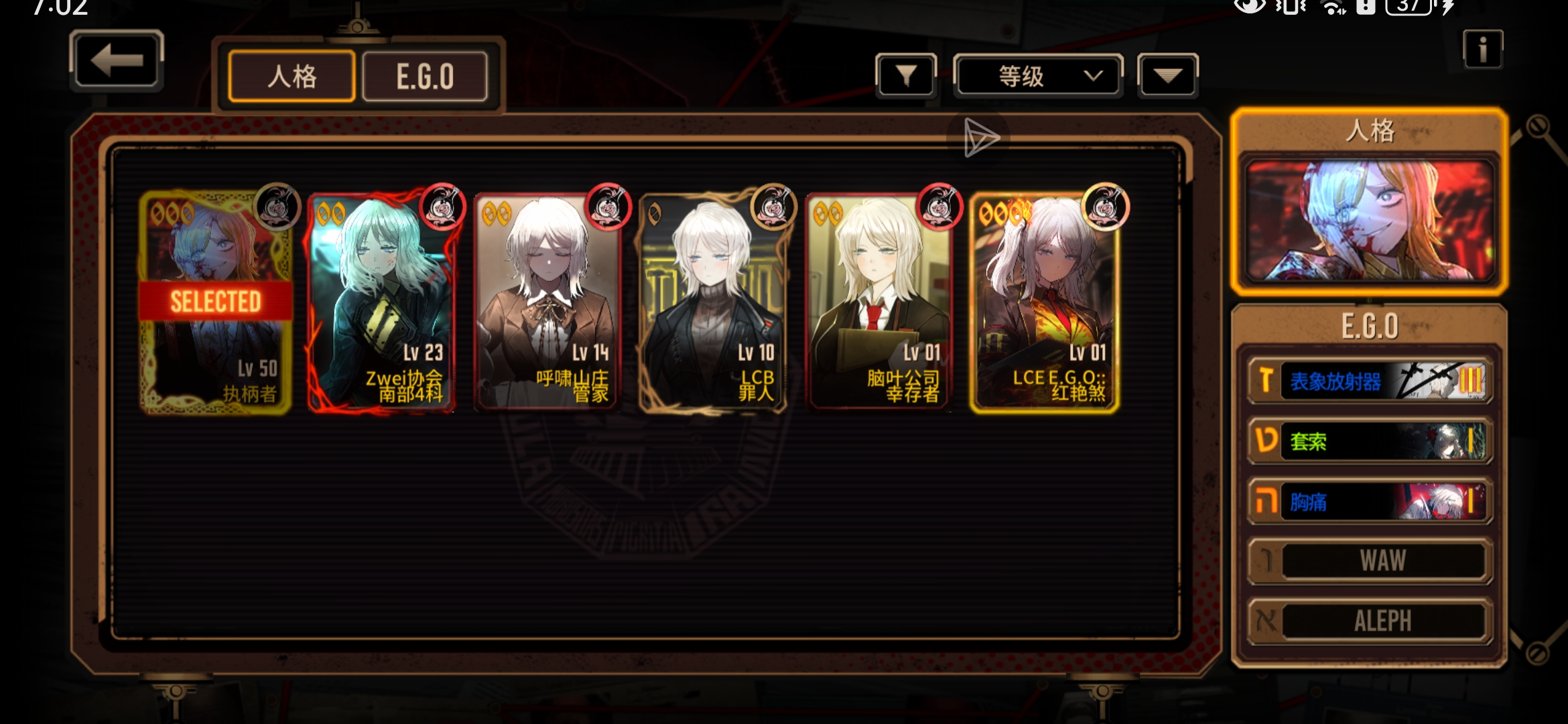The image size is (1568, 724).
Task: Choose the Zwei协会 南部4科 identity card
Action: tap(381, 302)
